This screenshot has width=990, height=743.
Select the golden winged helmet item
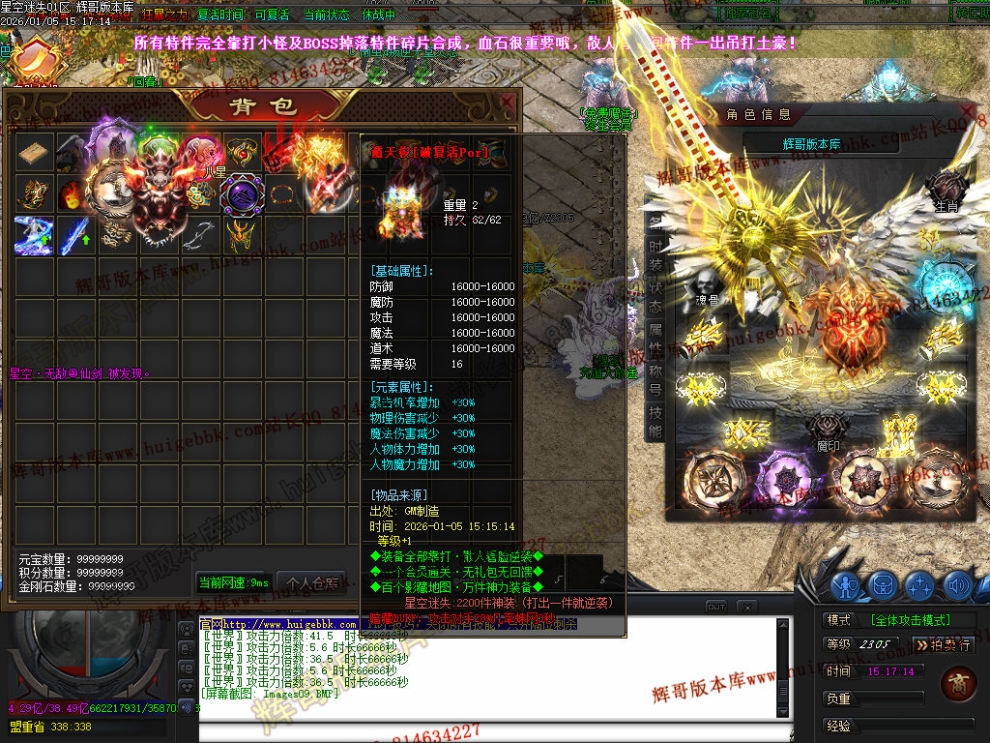coord(241,234)
